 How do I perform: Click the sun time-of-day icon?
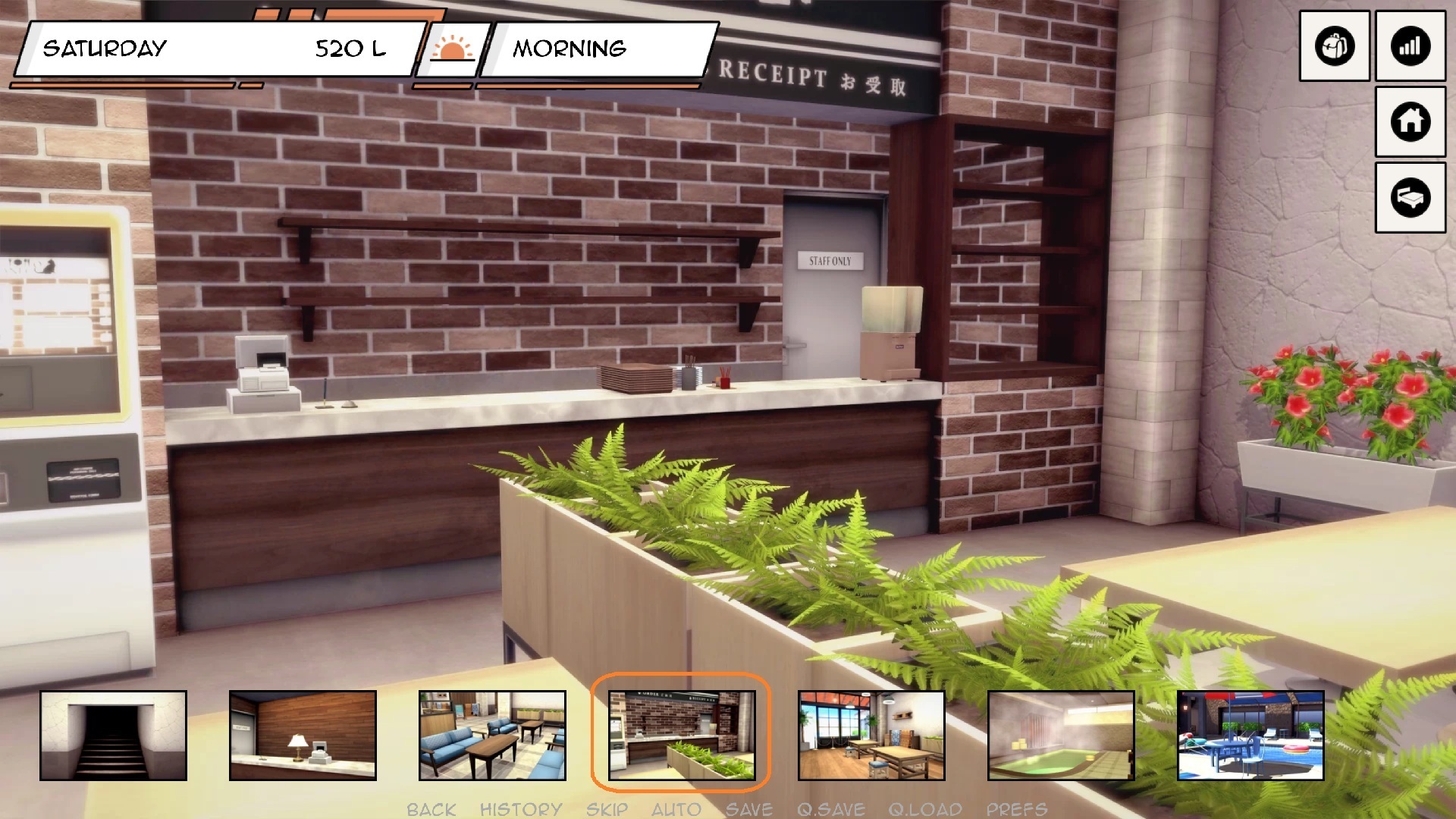(x=452, y=49)
